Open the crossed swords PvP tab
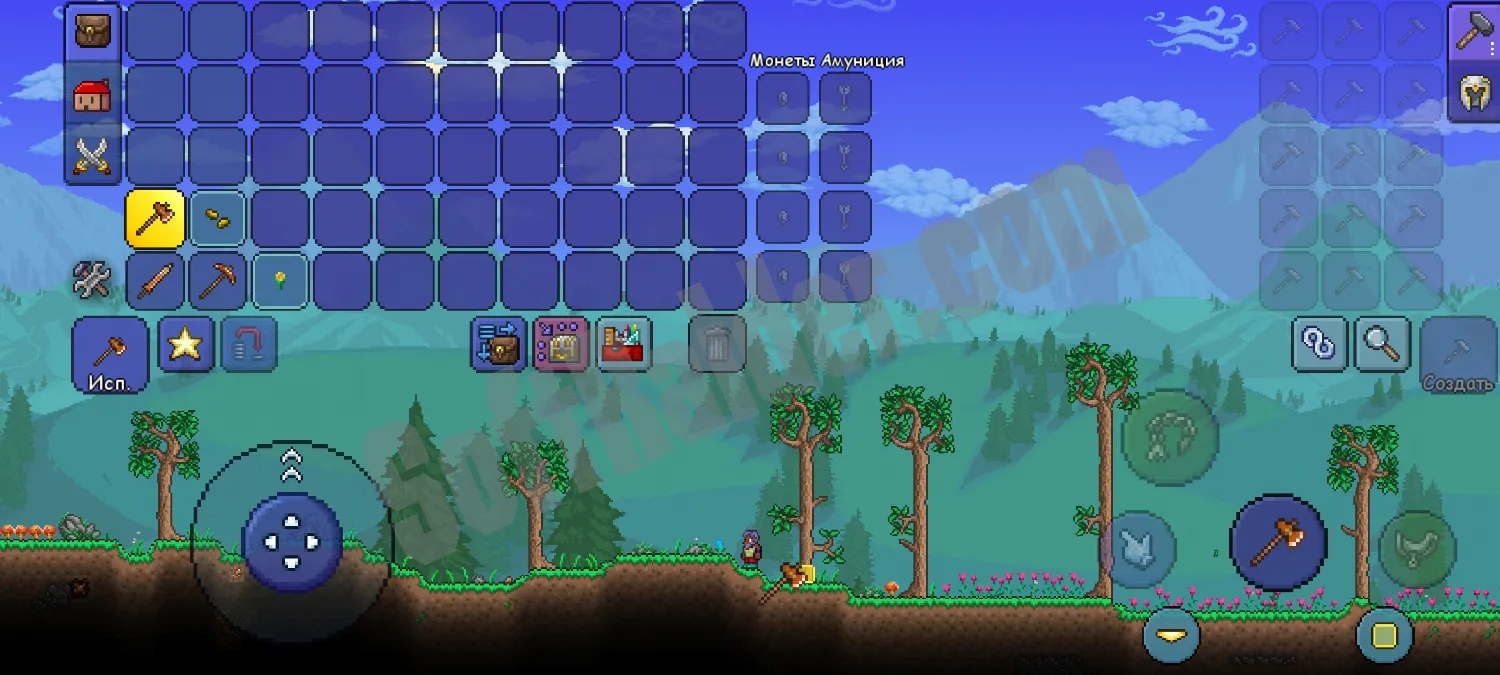 pyautogui.click(x=93, y=156)
